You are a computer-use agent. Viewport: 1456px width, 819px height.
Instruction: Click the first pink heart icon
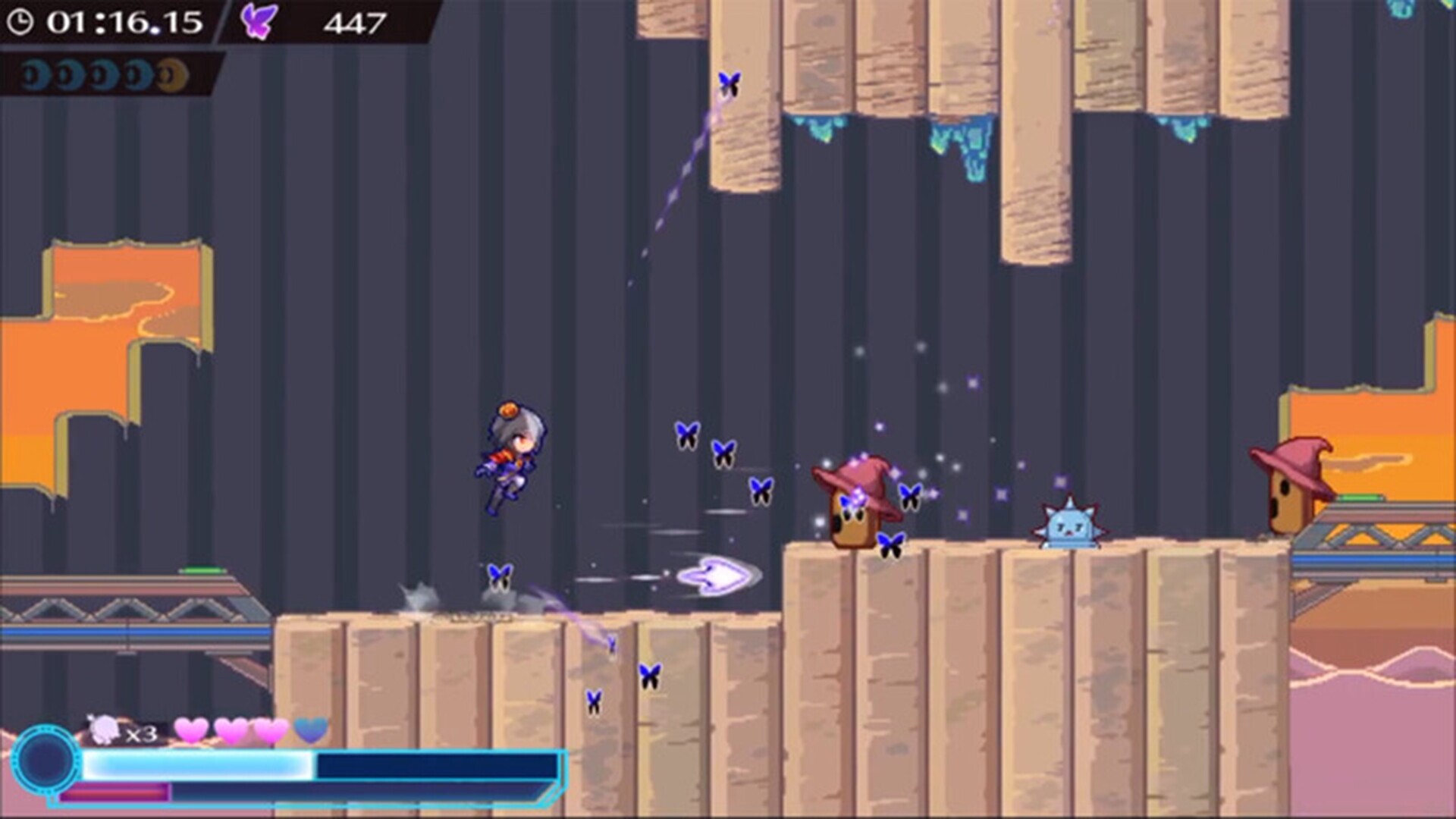(192, 730)
